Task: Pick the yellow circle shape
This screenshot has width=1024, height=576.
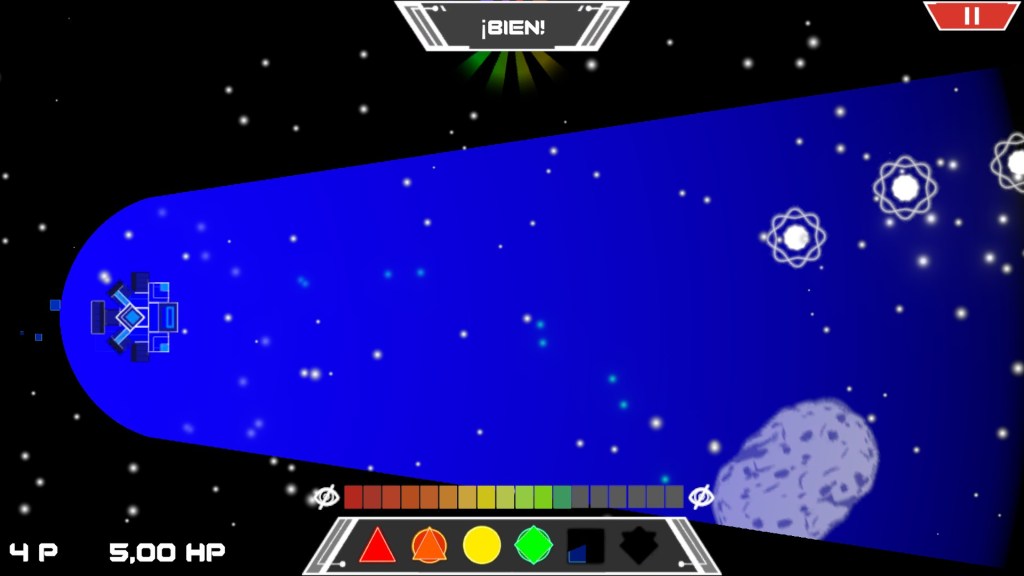Action: [x=482, y=546]
